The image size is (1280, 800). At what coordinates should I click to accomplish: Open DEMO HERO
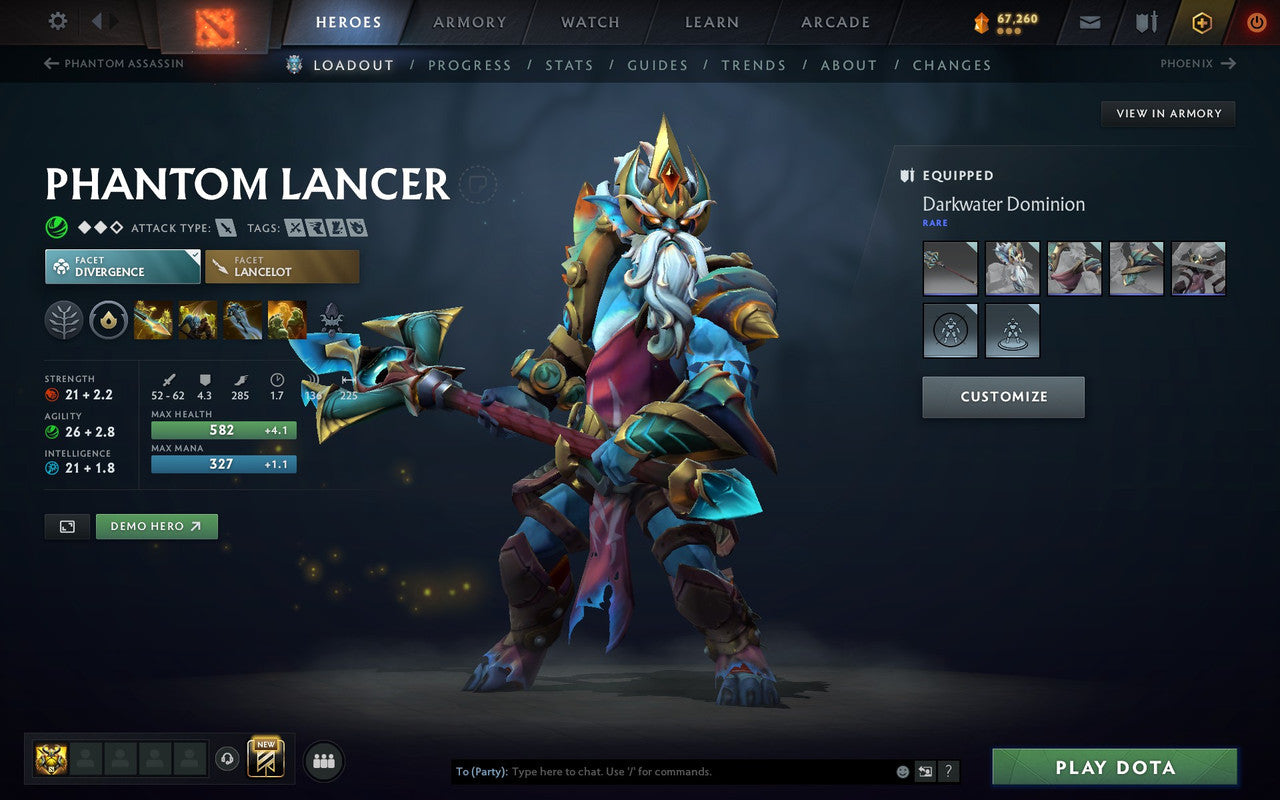point(156,526)
